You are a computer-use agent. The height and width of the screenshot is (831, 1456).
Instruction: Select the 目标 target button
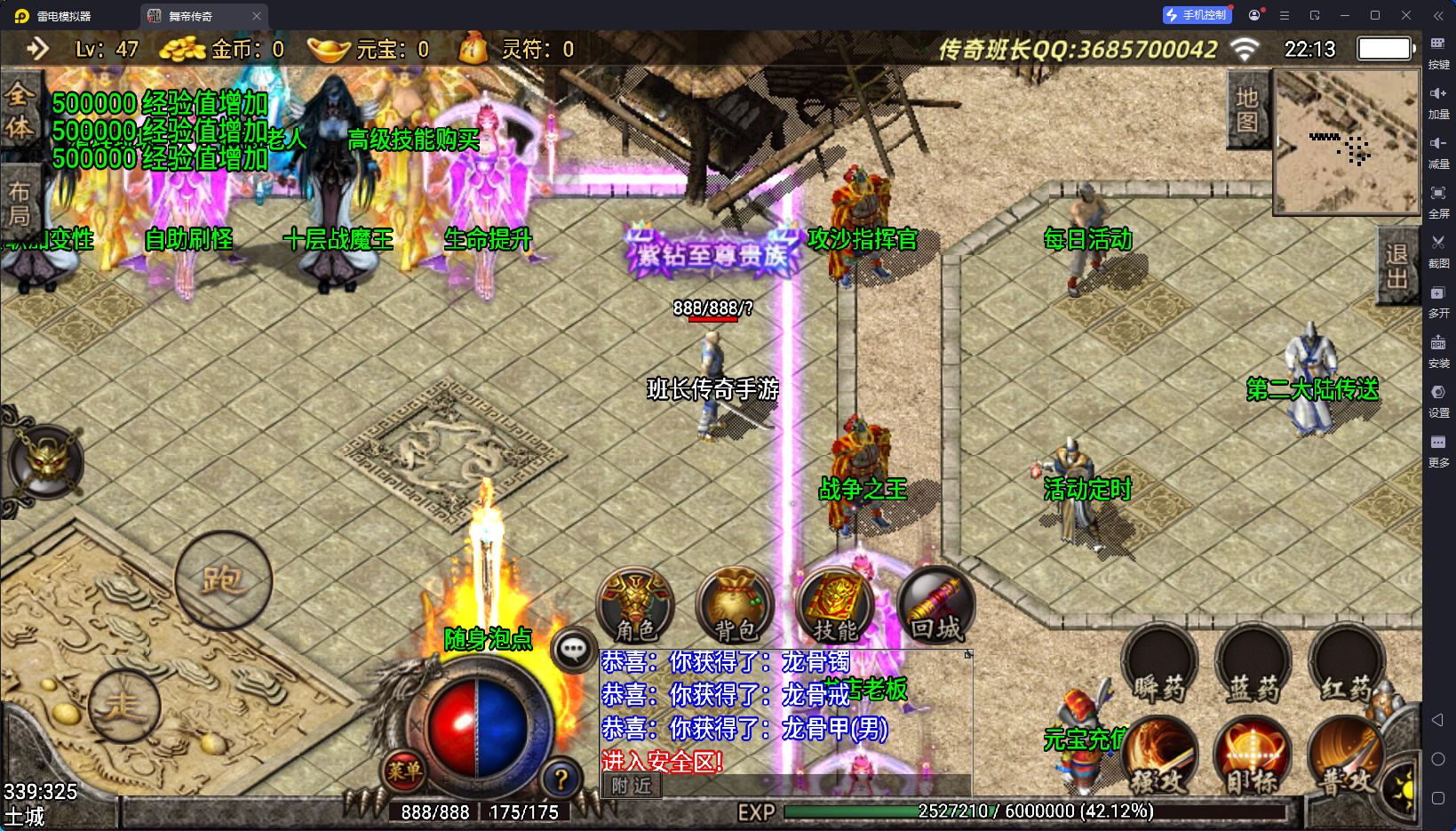click(x=1253, y=757)
